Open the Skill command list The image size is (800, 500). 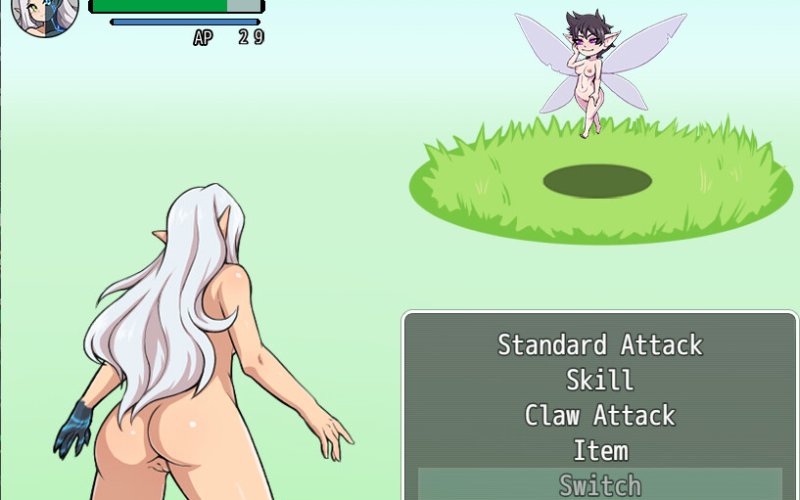(x=600, y=380)
